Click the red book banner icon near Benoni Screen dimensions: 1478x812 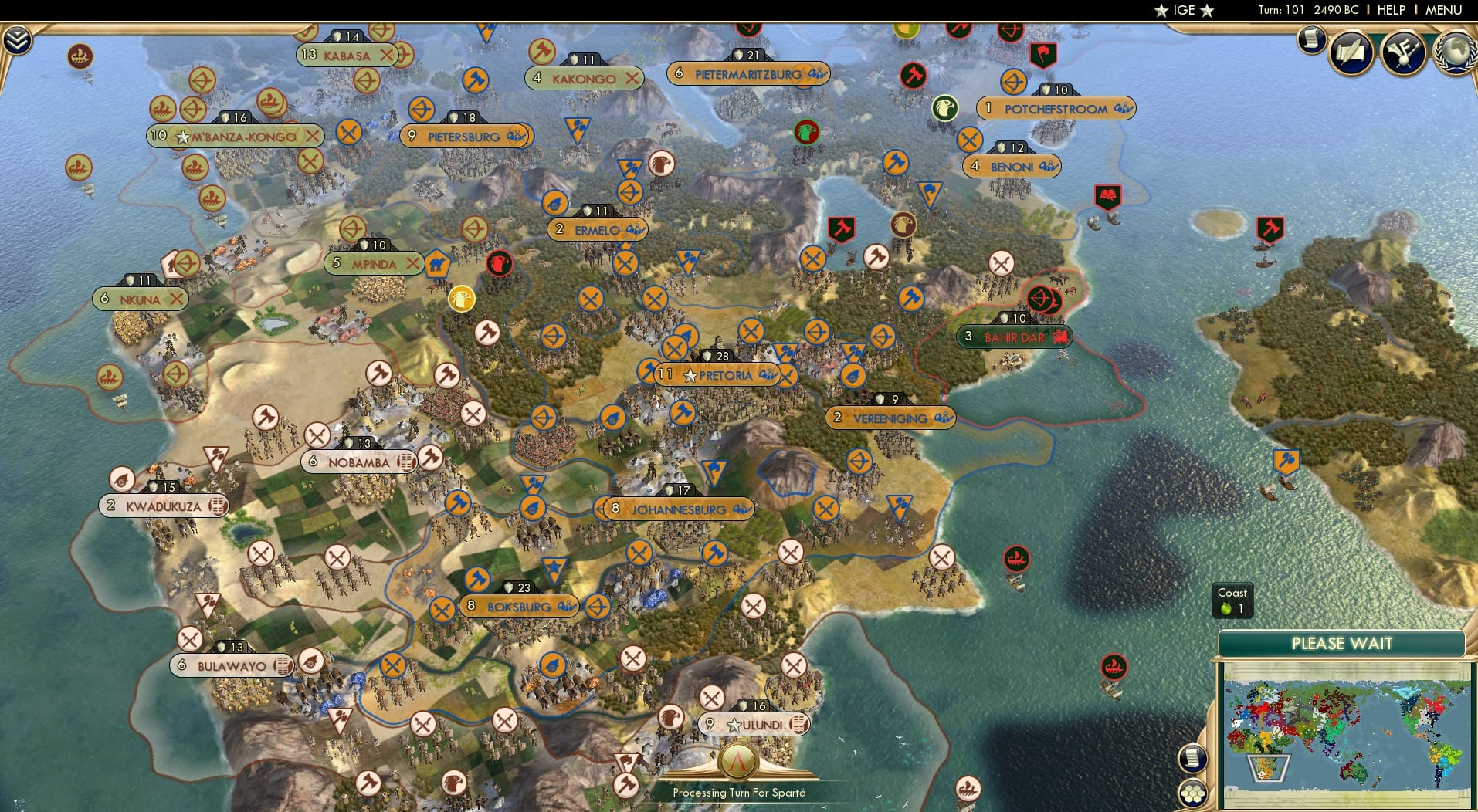tap(1107, 197)
